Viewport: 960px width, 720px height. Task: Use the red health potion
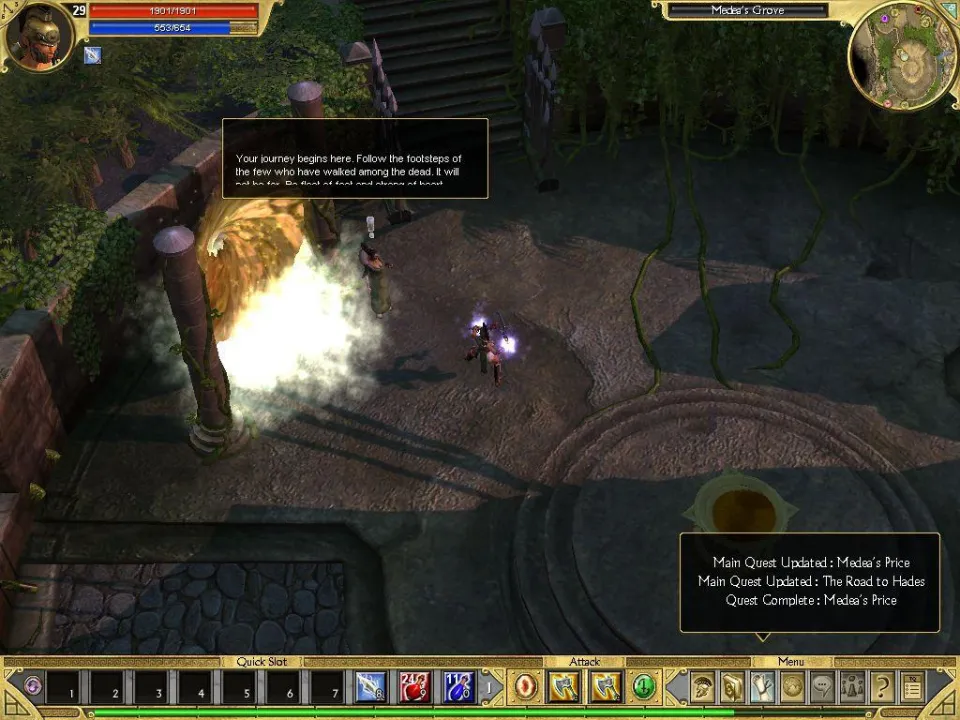coord(415,686)
